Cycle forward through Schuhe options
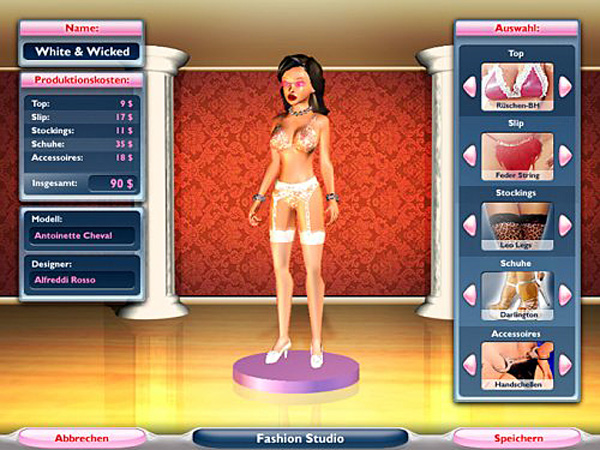 565,295
